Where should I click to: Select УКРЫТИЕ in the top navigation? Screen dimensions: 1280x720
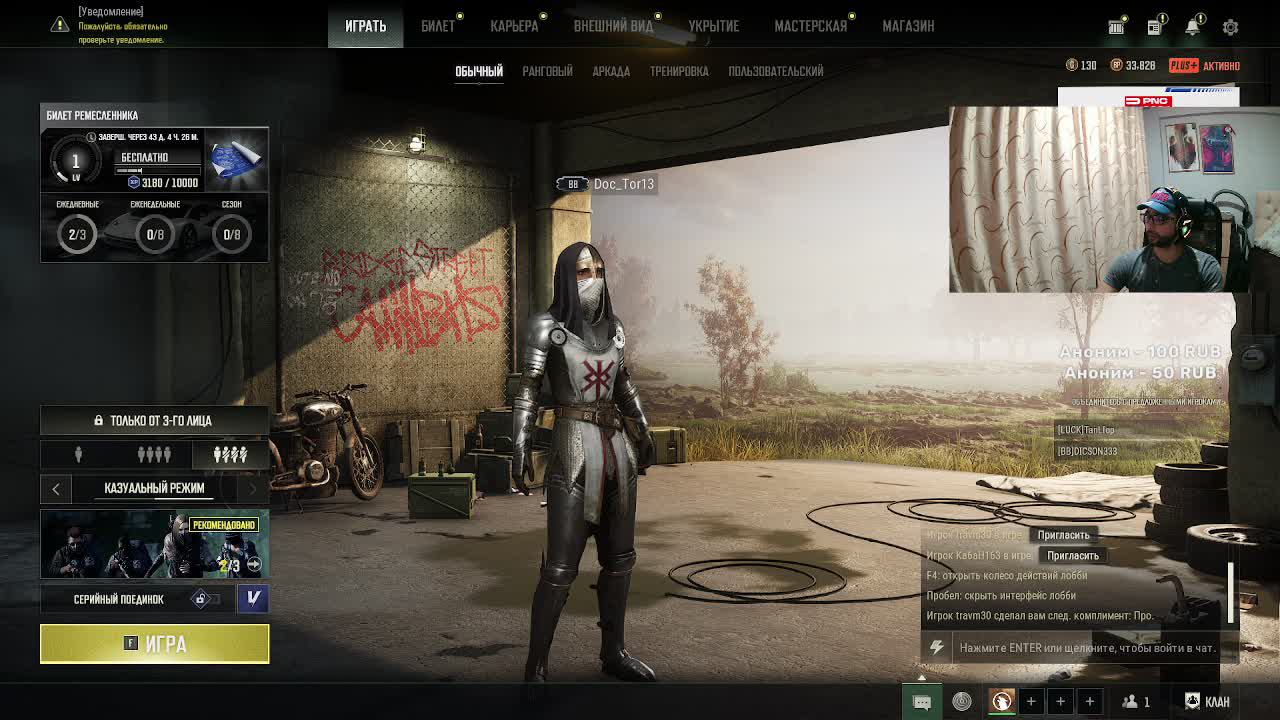(713, 26)
